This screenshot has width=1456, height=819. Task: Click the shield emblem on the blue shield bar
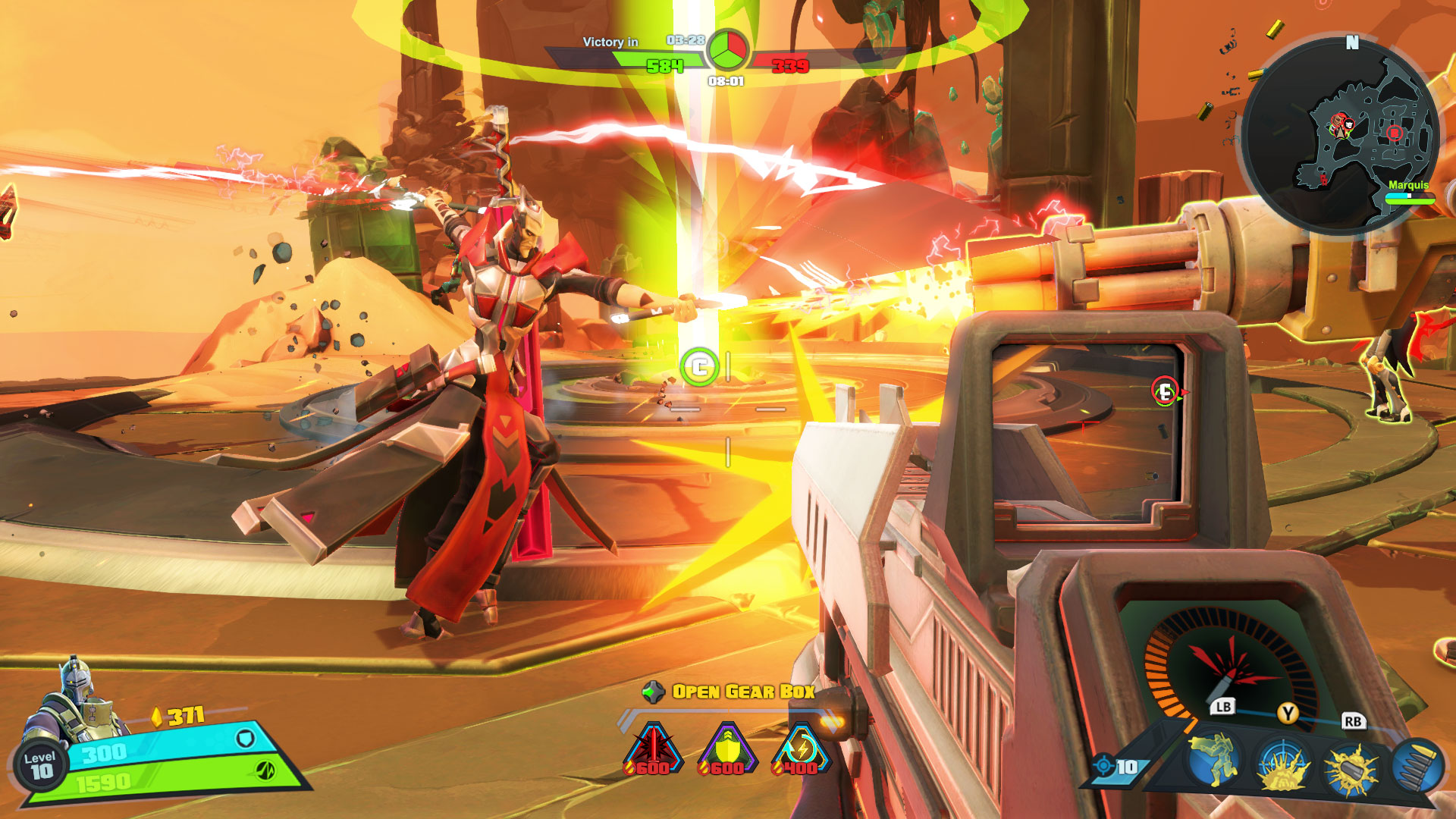coord(244,739)
